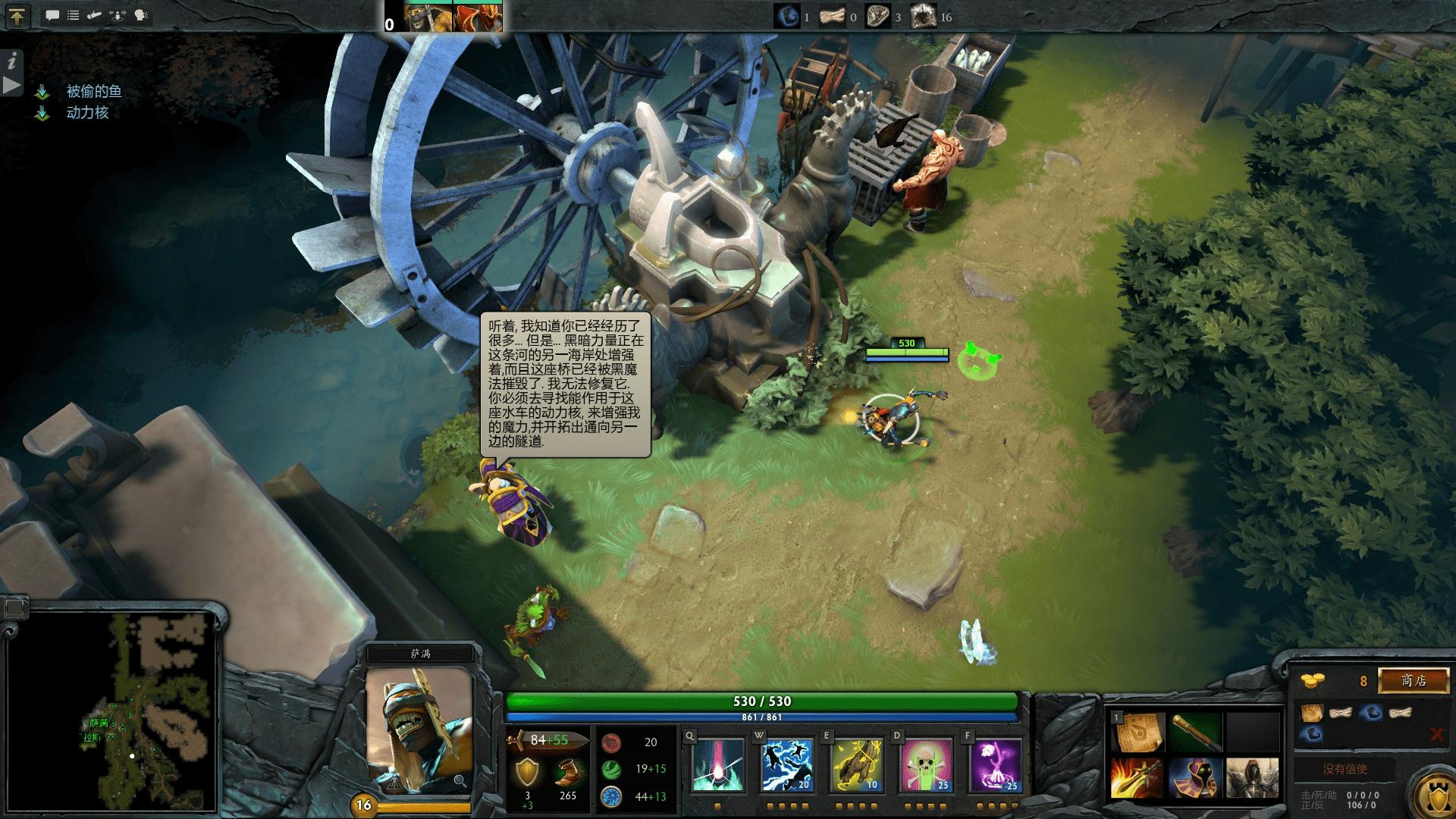Activate the W lightning hex ability
The height and width of the screenshot is (819, 1456).
click(x=786, y=764)
